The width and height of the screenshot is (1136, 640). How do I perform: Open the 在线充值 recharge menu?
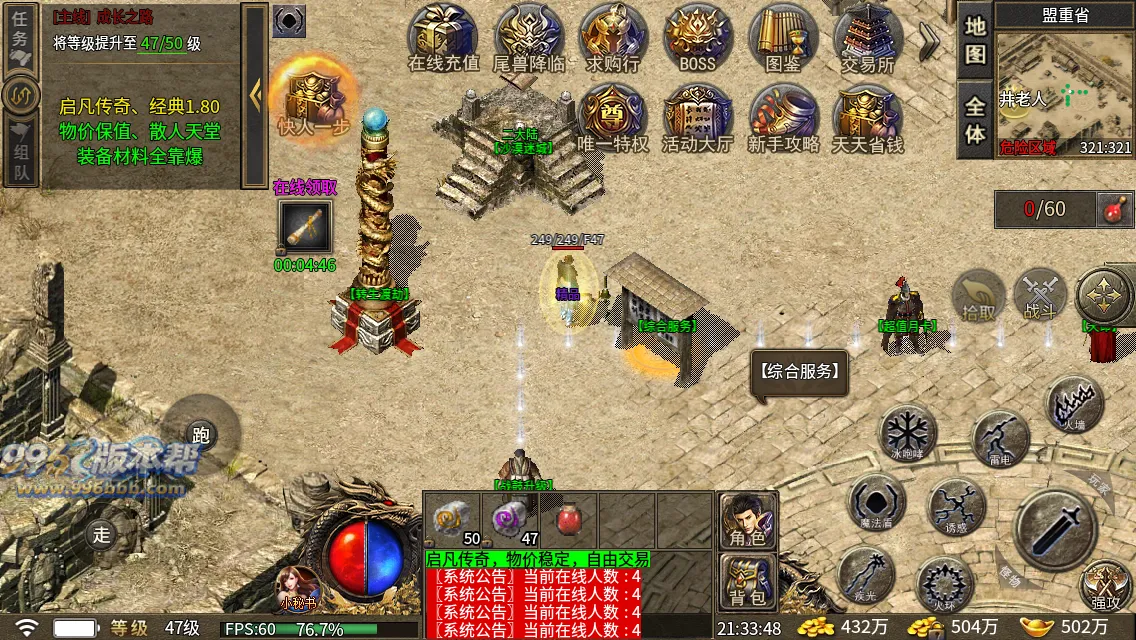pyautogui.click(x=444, y=38)
